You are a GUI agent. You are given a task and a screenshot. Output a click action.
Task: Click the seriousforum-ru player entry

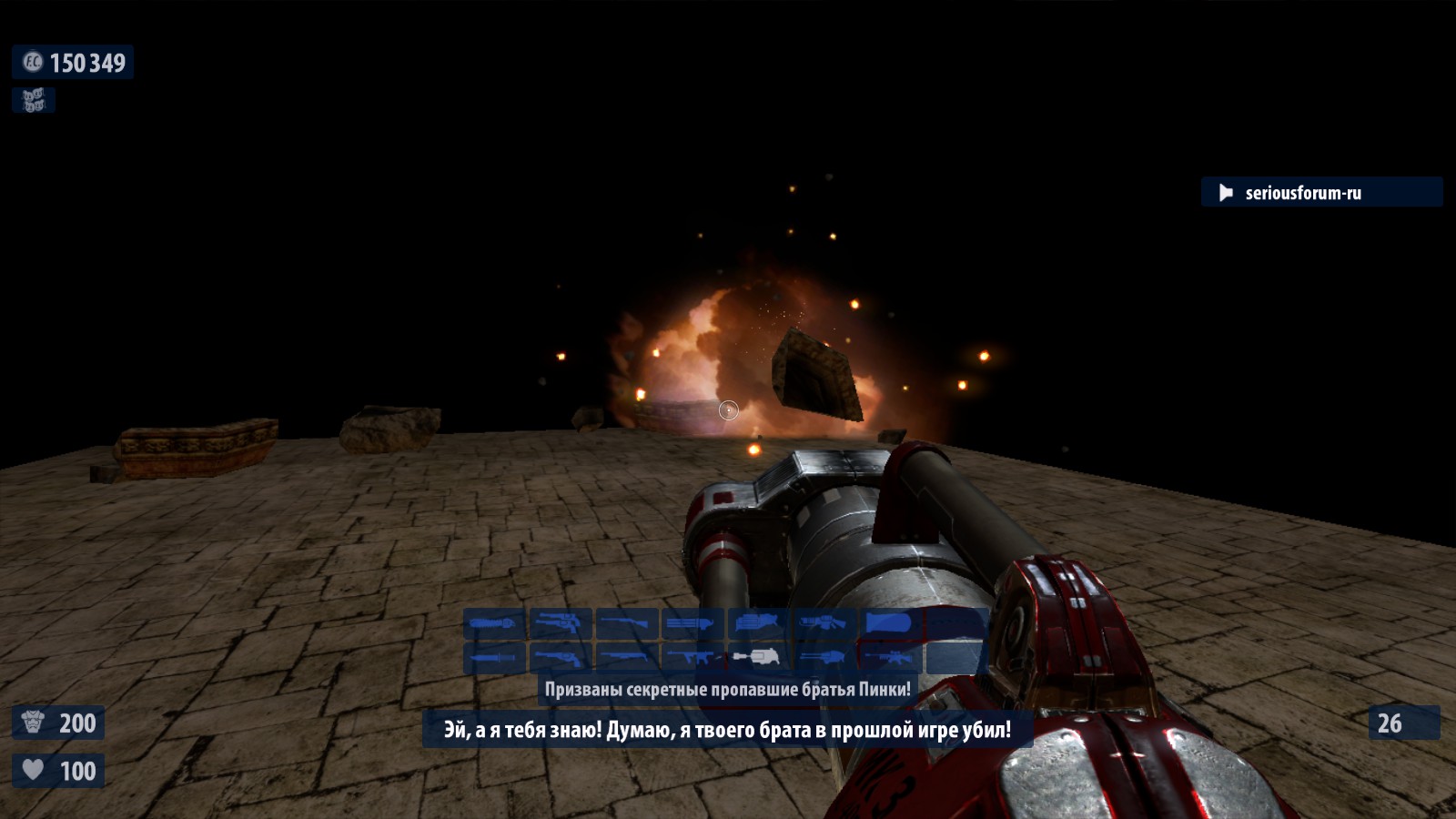[x=1302, y=193]
